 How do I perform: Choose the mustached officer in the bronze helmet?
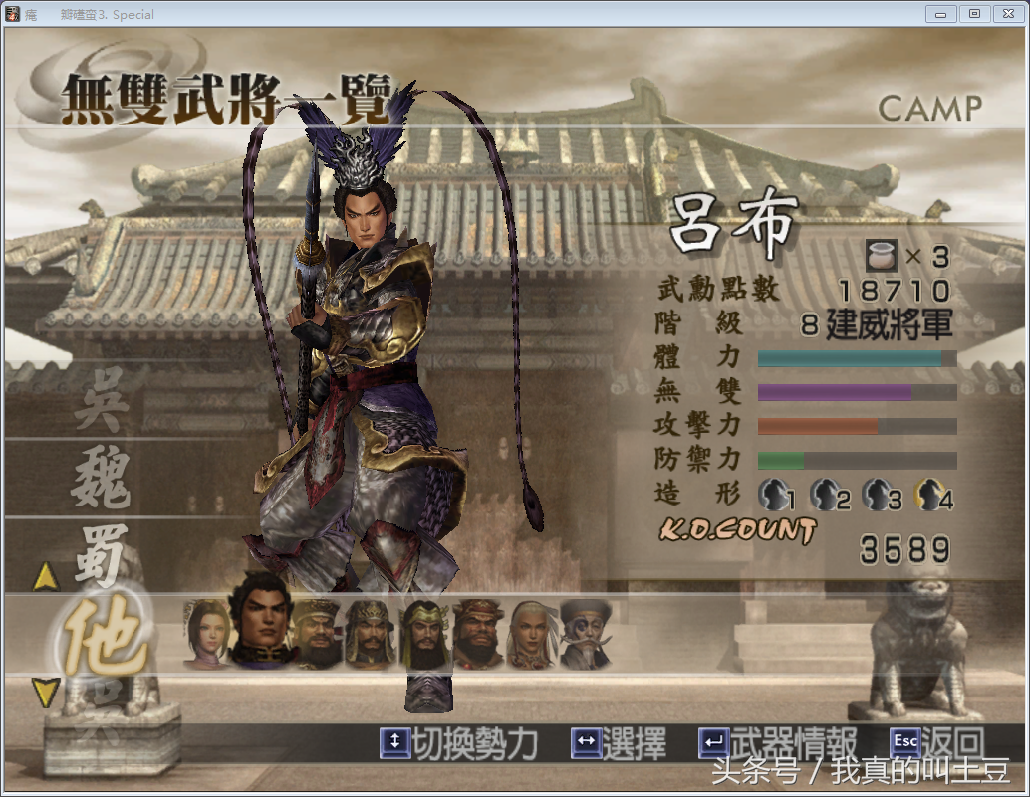tap(368, 634)
